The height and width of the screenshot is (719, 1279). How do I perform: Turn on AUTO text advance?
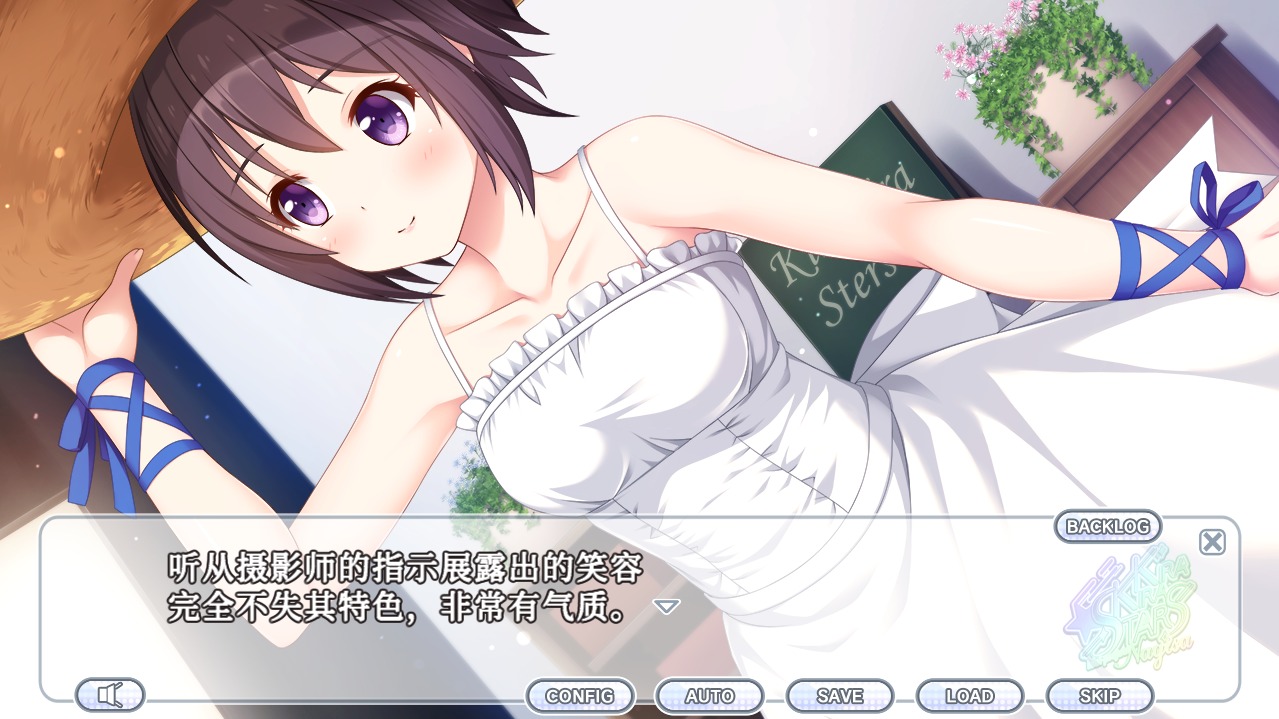click(710, 696)
